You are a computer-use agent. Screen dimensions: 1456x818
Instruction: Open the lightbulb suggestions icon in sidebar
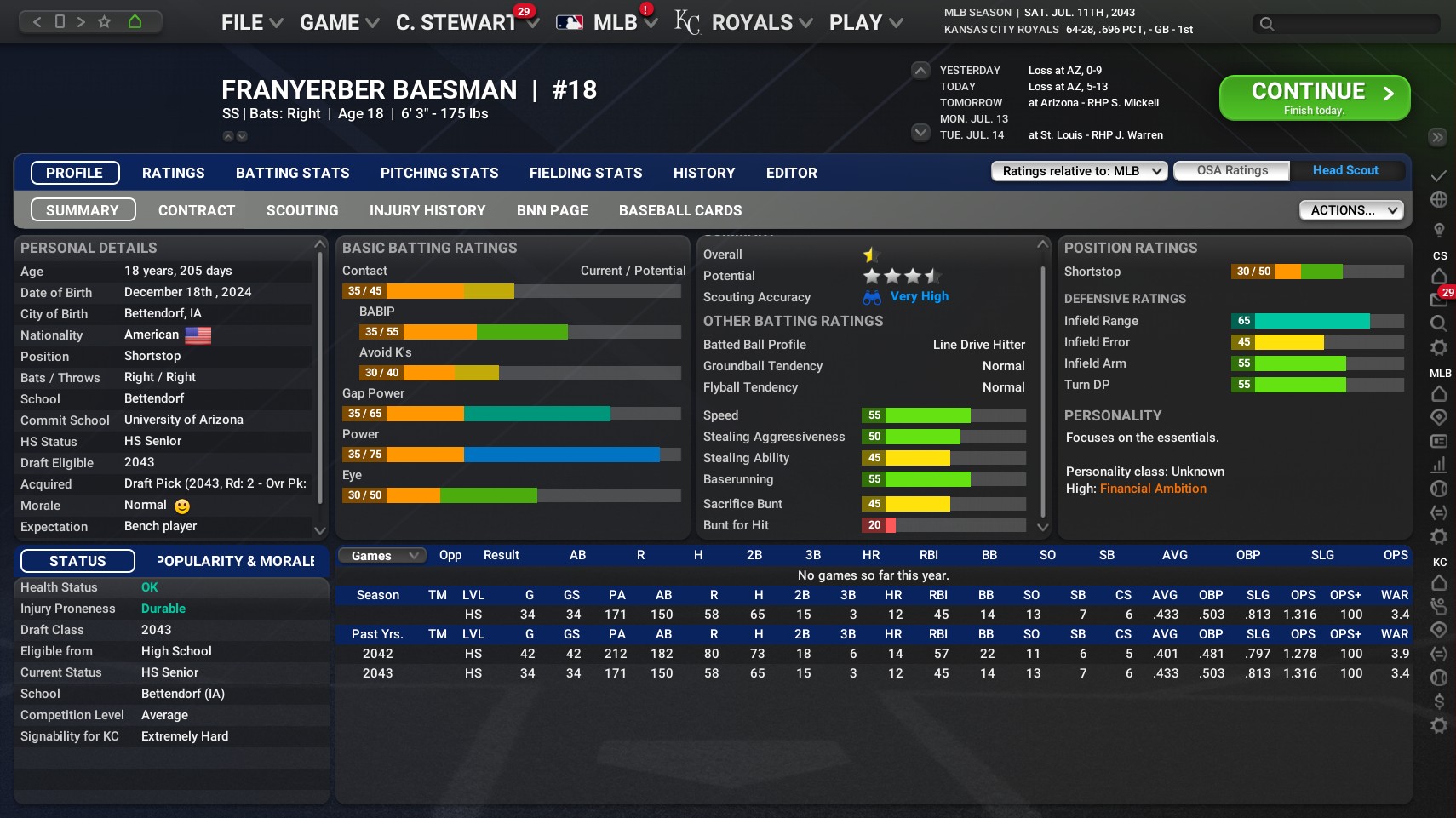1439,226
